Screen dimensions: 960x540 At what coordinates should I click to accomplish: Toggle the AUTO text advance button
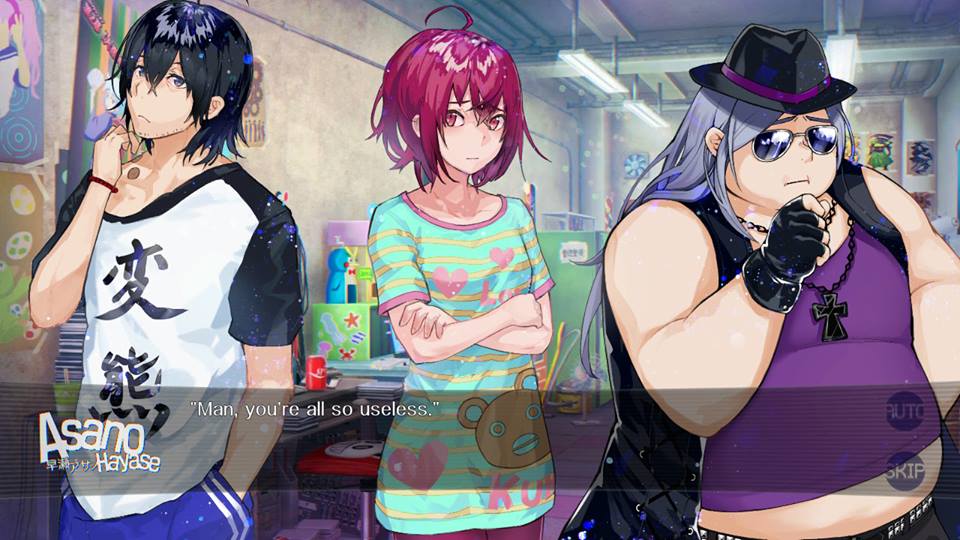tap(905, 410)
